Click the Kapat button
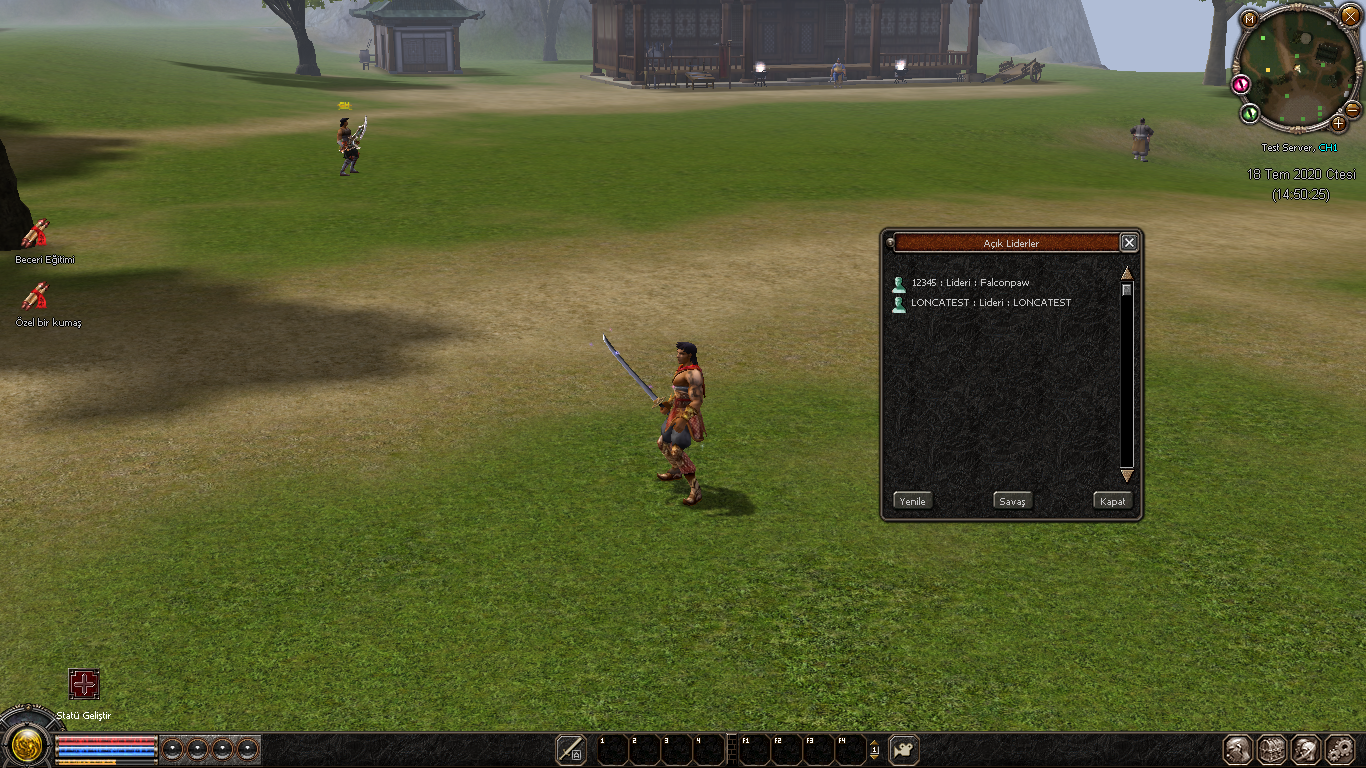Viewport: 1366px width, 768px height. [1113, 501]
